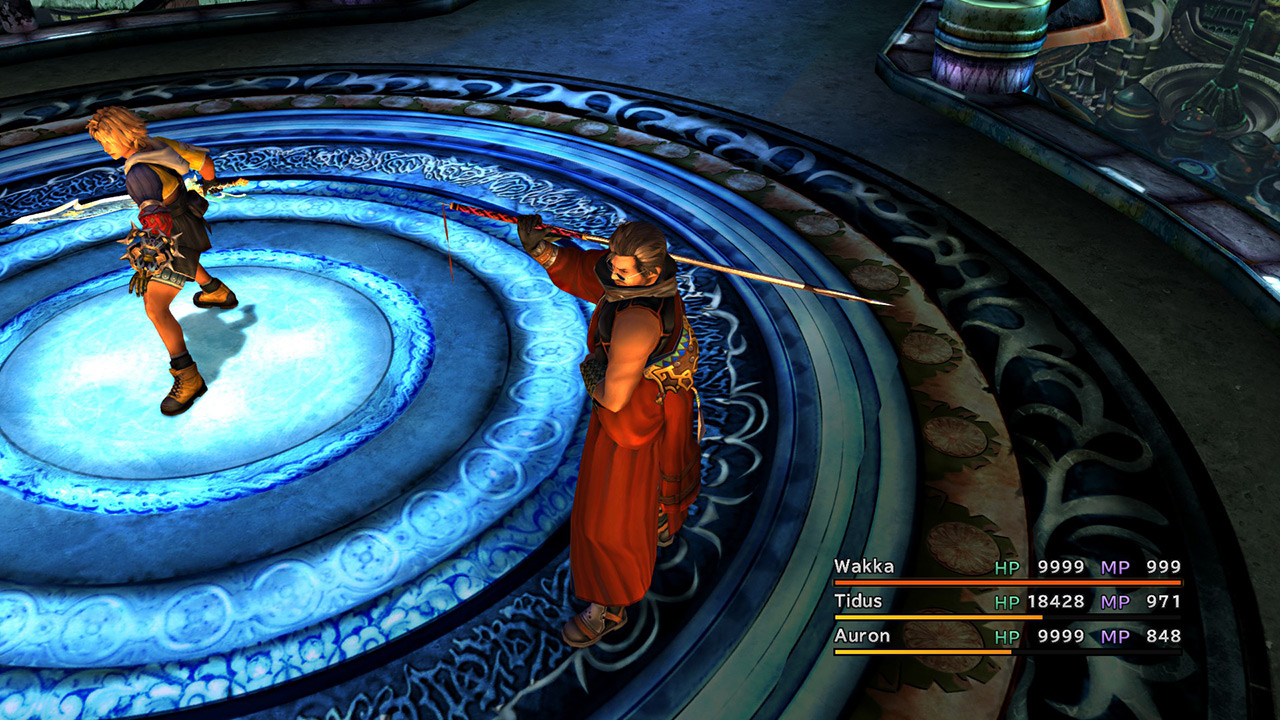Select Wakka in the party status list

pos(864,567)
